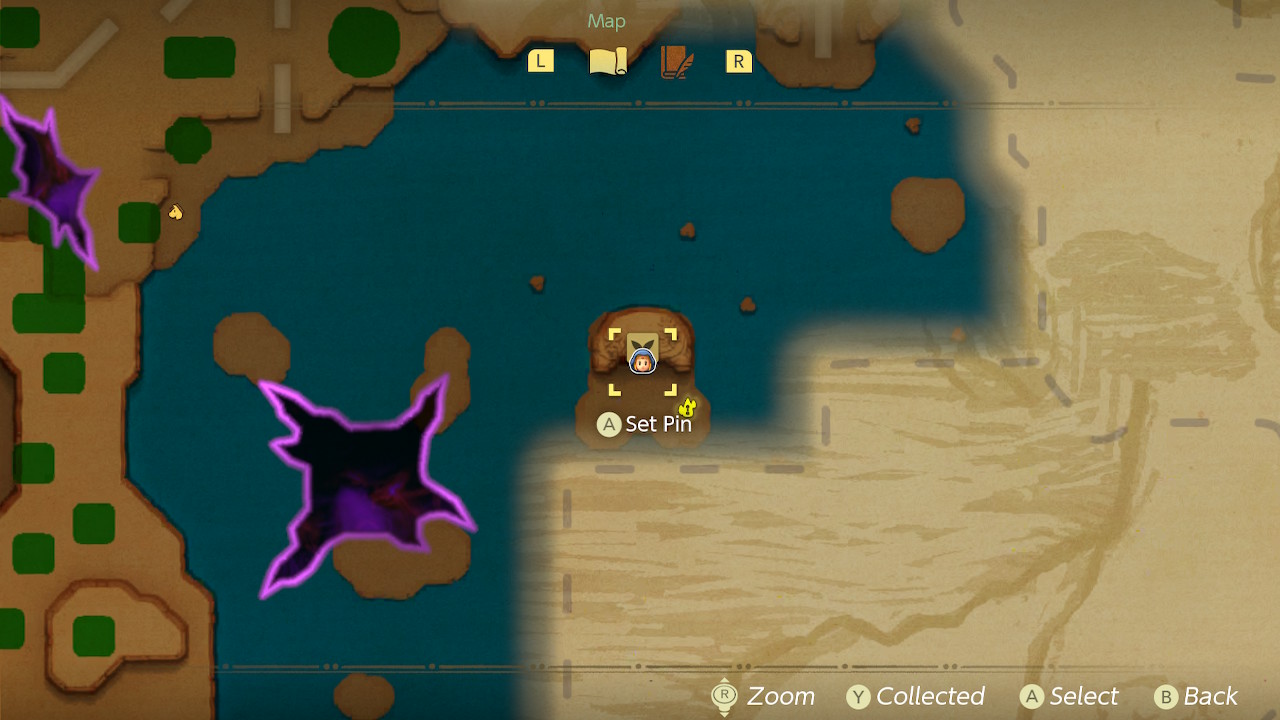Click the small fairy icon on the northwest shore

pyautogui.click(x=174, y=212)
